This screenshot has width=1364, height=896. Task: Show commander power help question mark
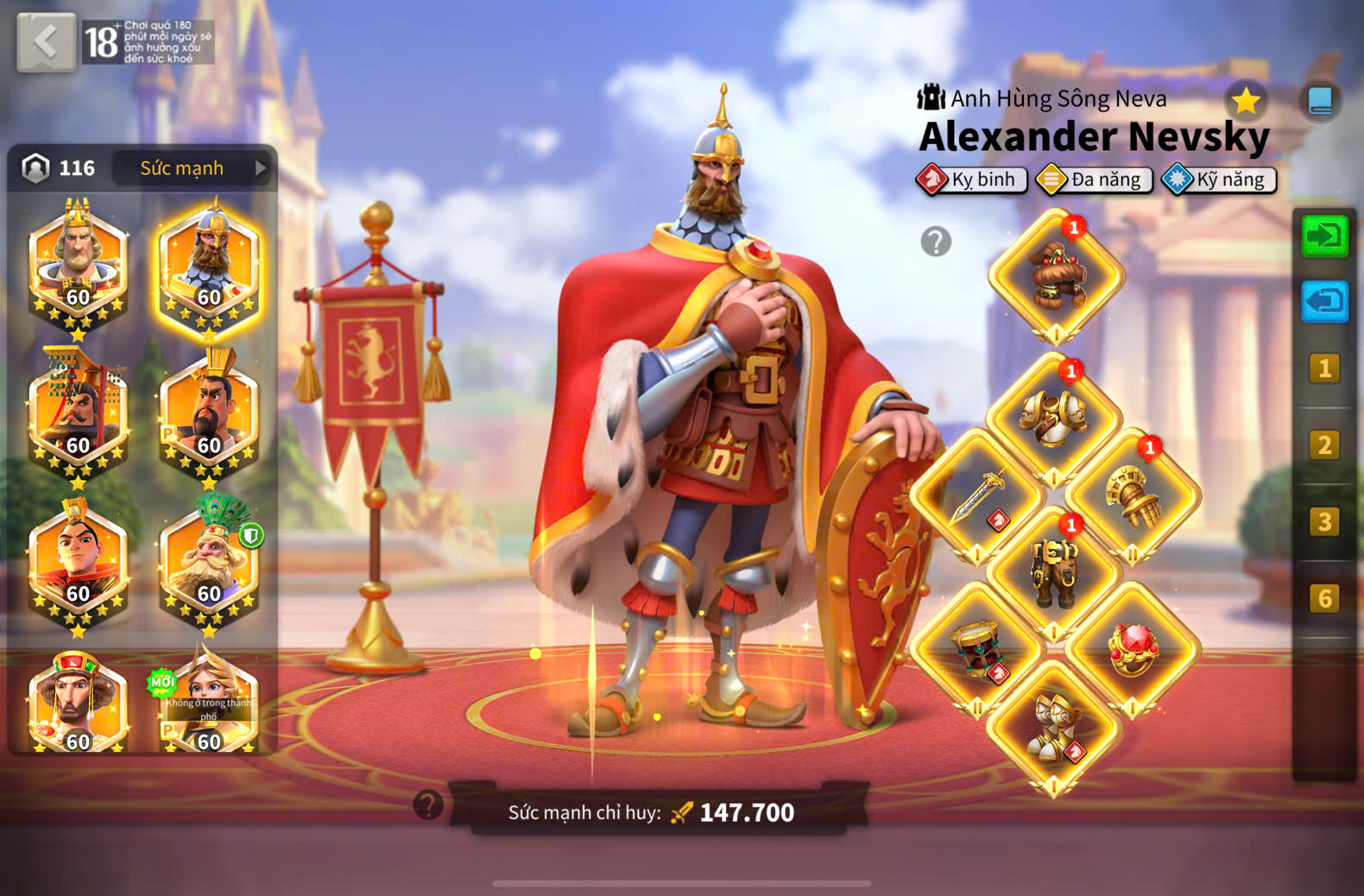pyautogui.click(x=428, y=805)
